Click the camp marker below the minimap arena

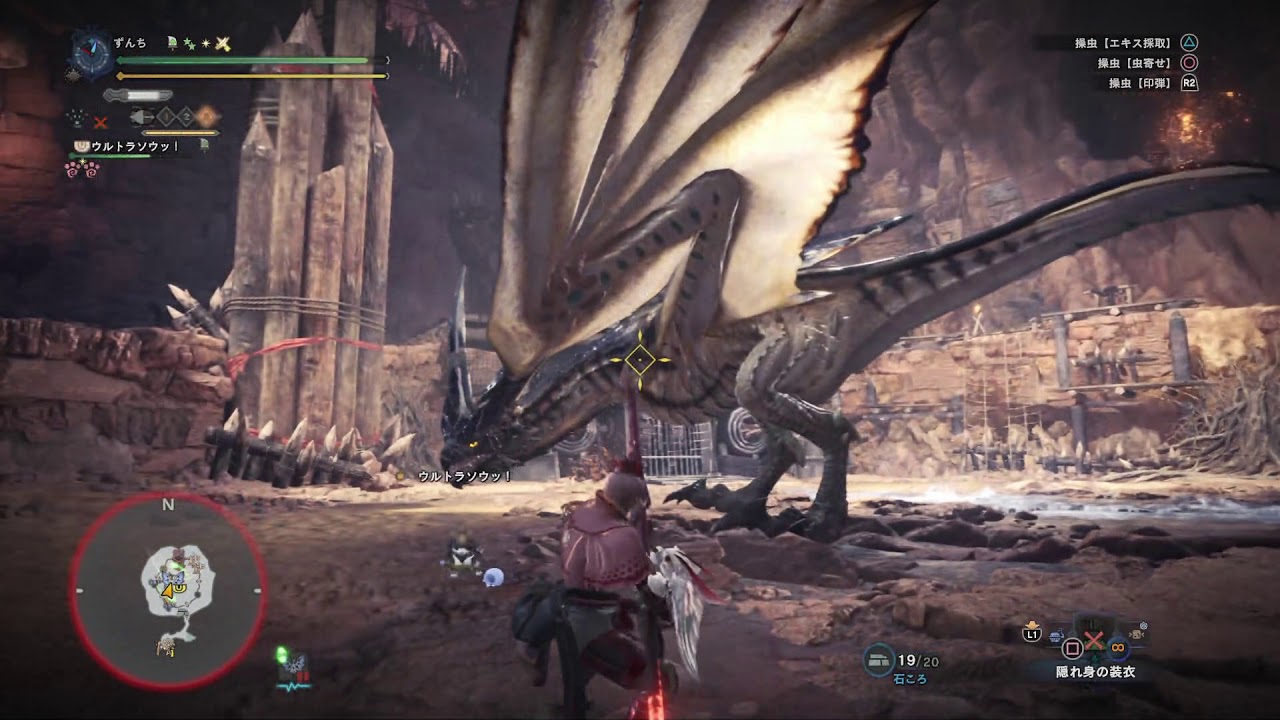click(x=167, y=645)
